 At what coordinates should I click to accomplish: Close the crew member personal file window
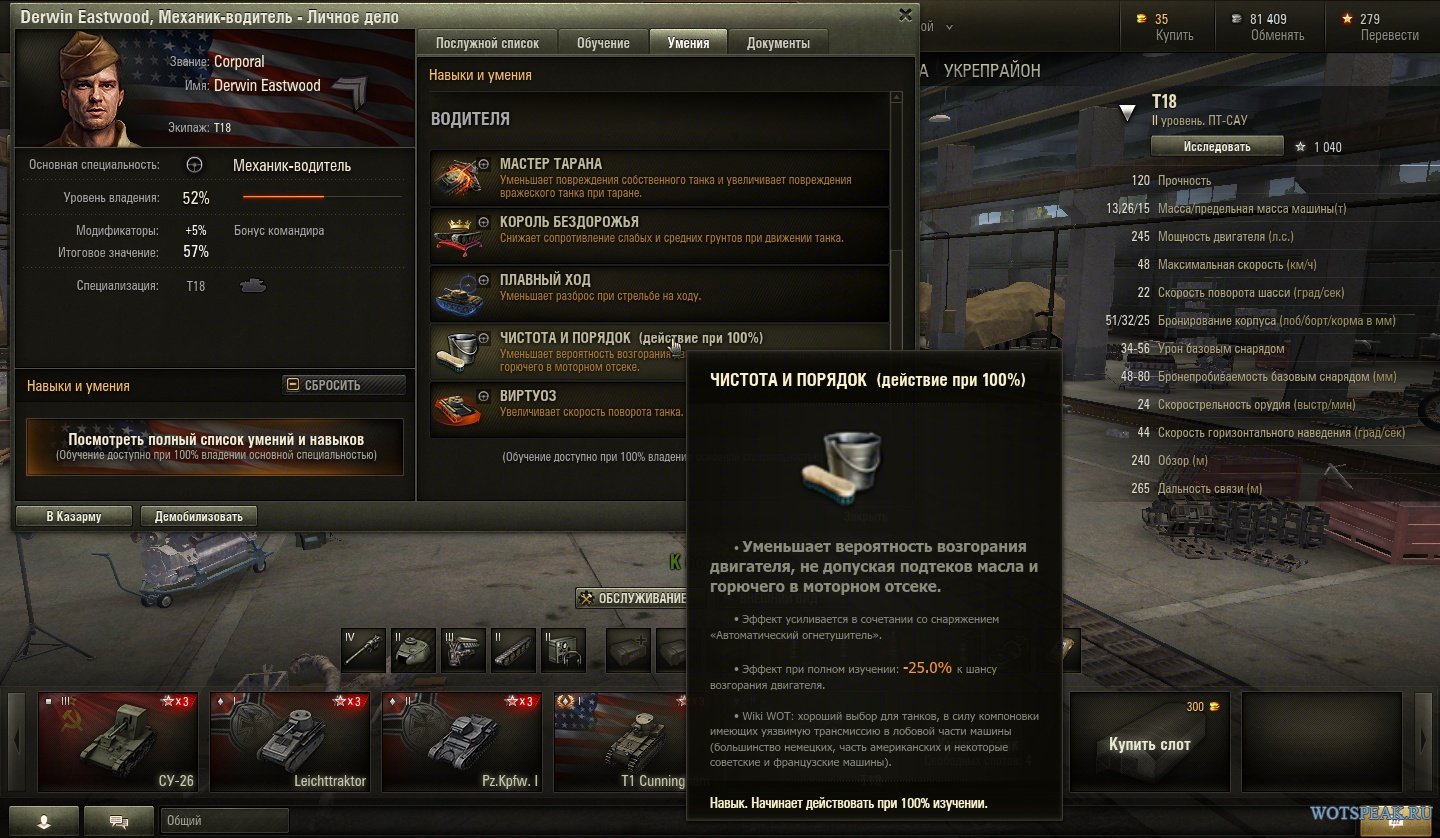[905, 14]
